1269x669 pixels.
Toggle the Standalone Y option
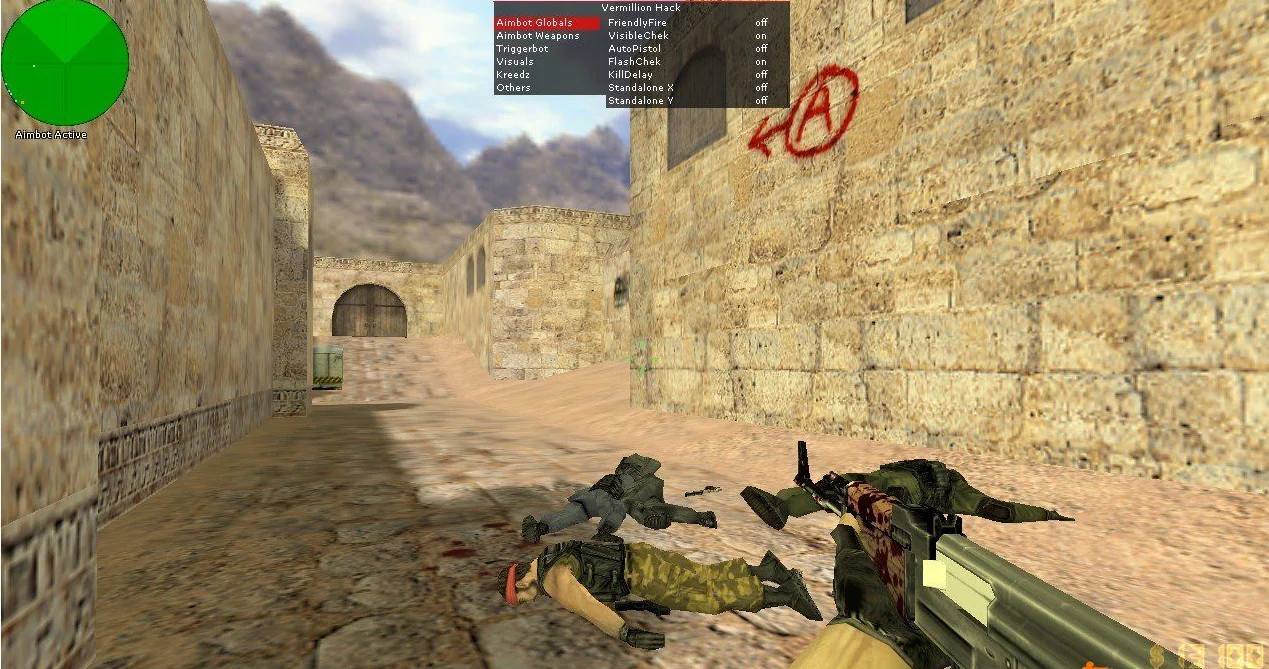(641, 101)
